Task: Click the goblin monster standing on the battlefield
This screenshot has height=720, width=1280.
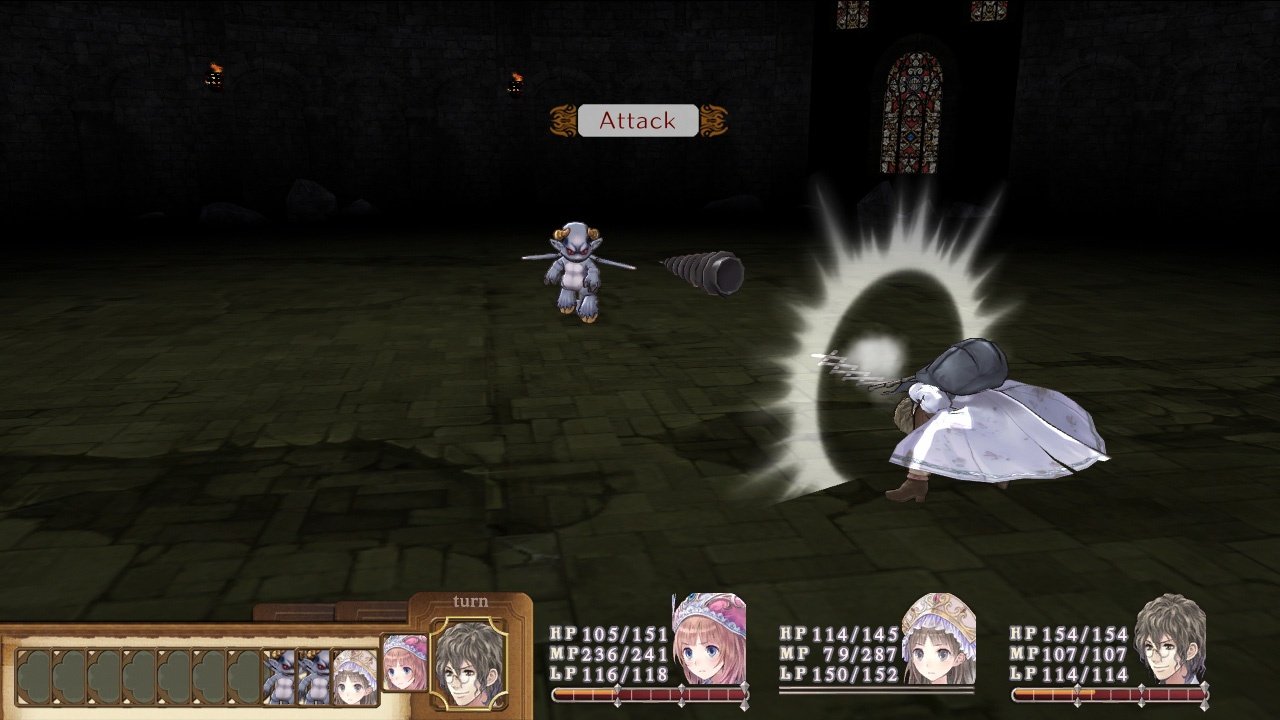Action: 575,270
